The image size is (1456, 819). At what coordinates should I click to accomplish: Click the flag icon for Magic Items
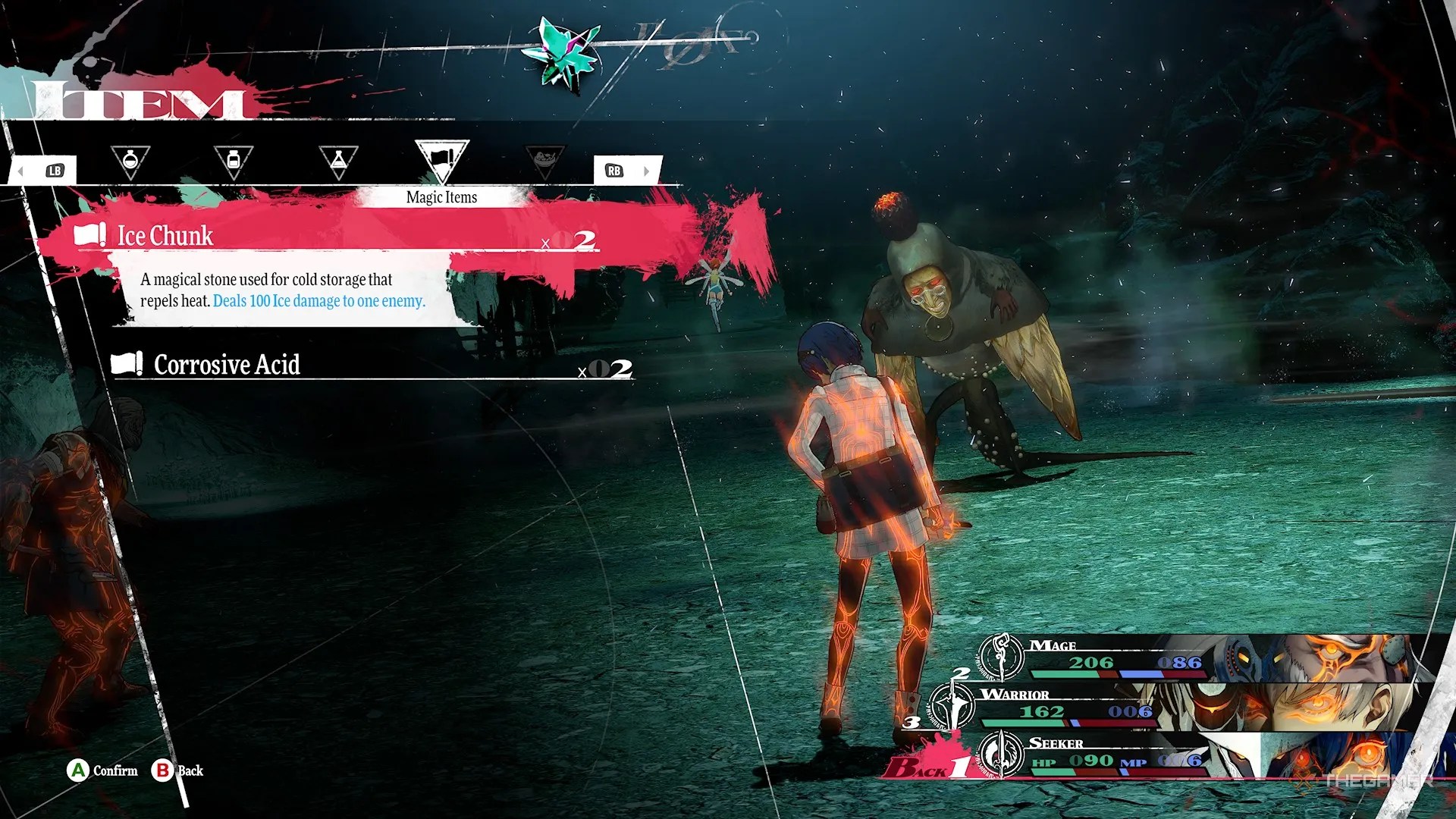point(444,157)
